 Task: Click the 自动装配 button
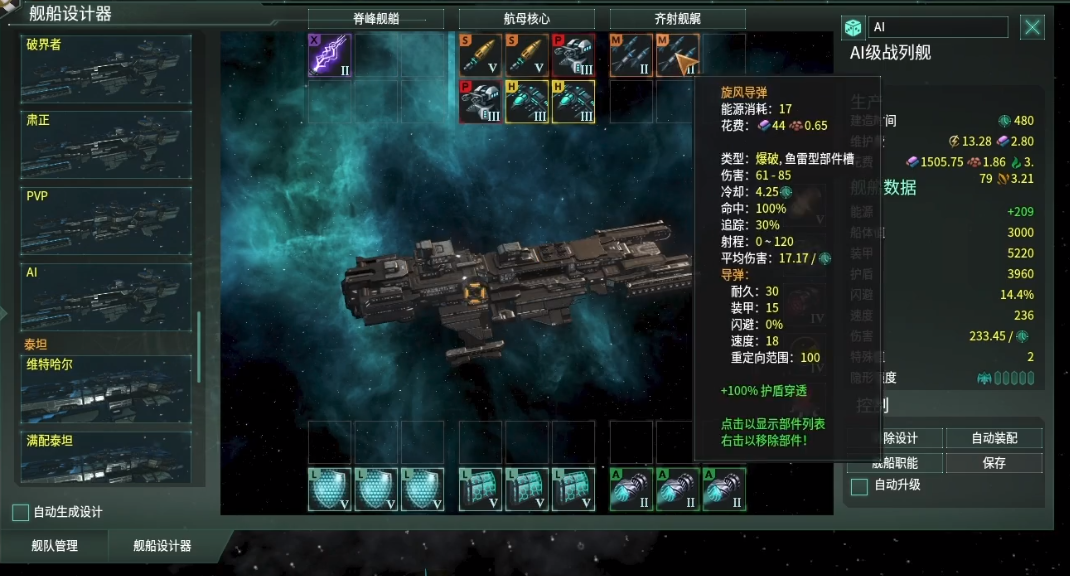tap(994, 438)
